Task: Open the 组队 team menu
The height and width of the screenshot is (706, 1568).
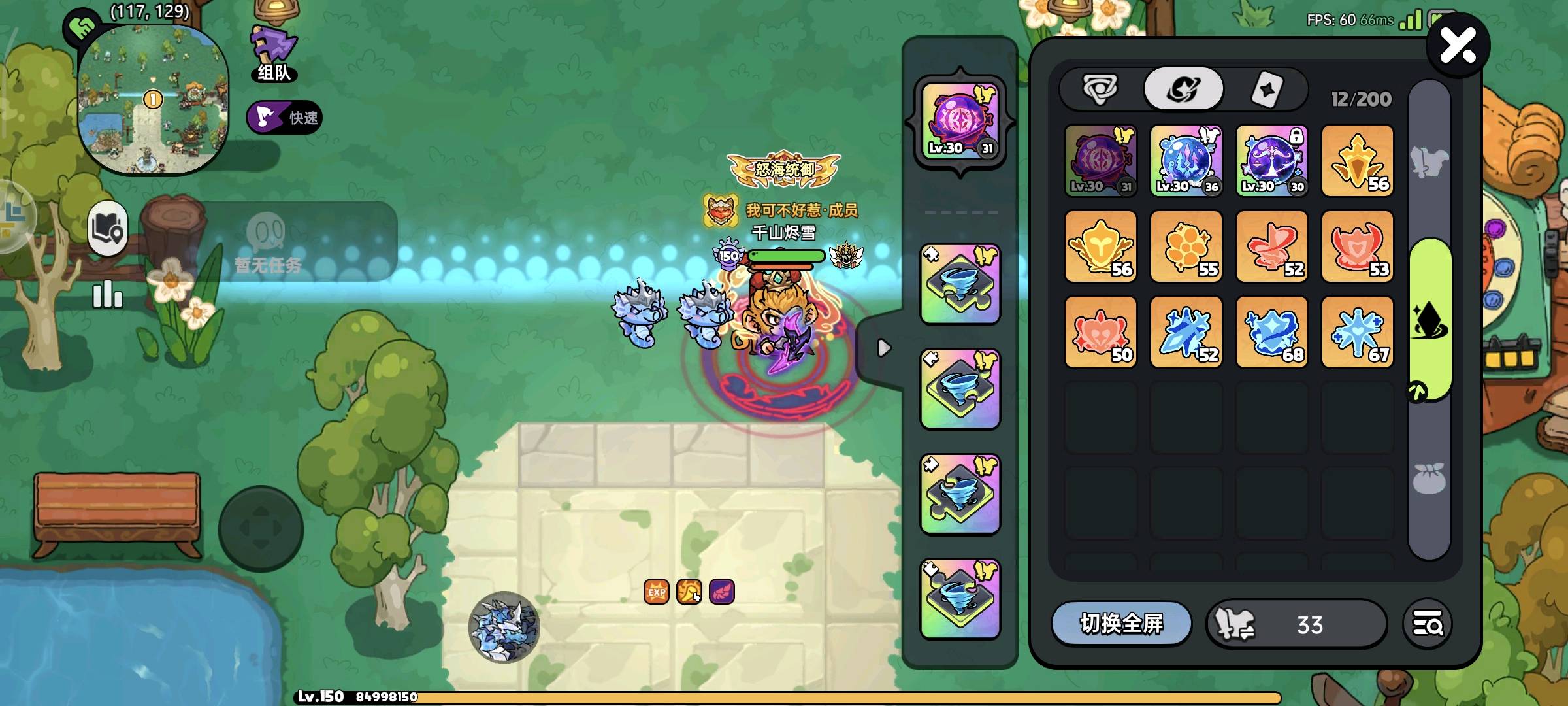Action: [x=274, y=54]
